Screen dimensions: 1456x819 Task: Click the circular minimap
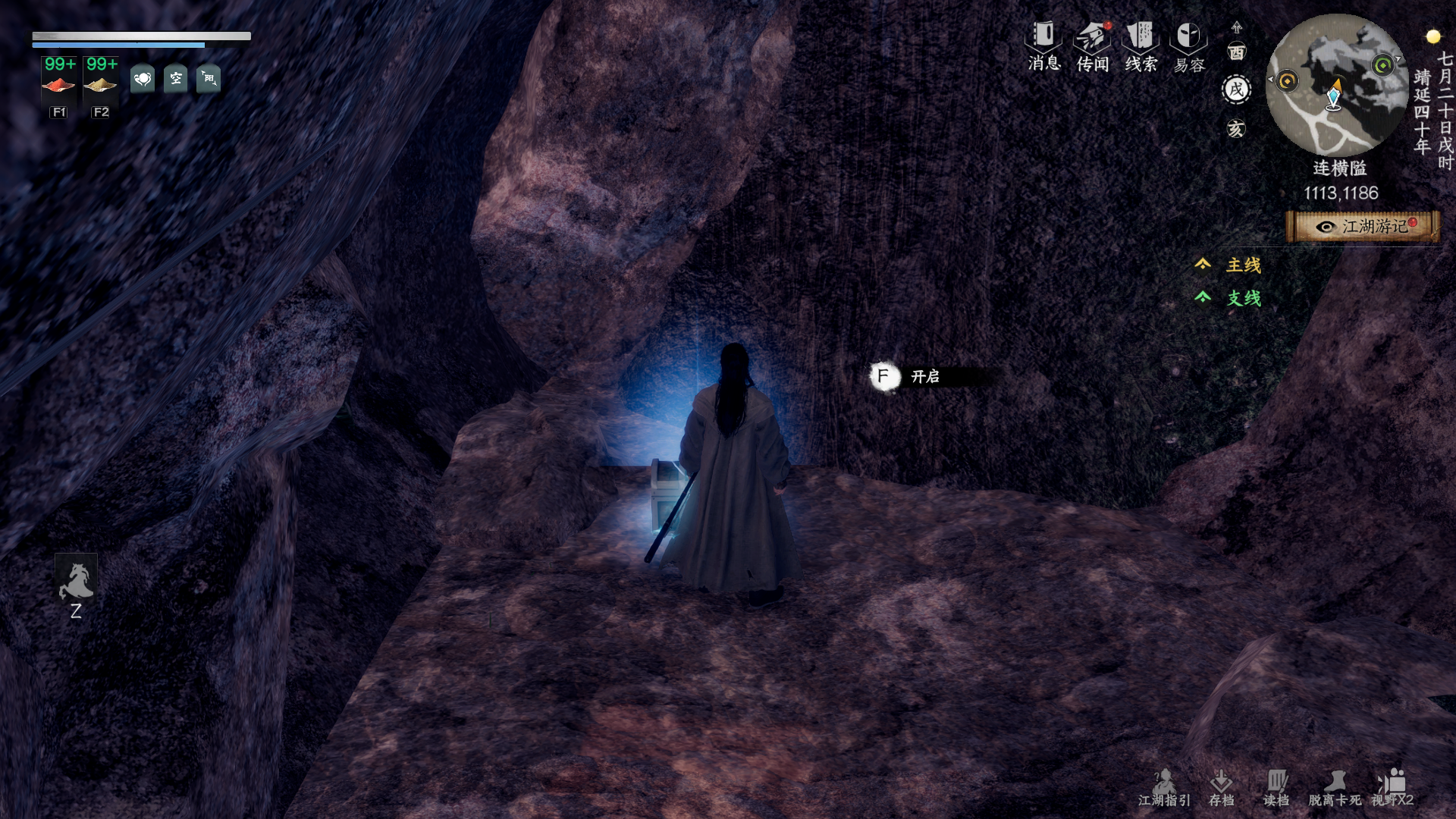tap(1336, 85)
